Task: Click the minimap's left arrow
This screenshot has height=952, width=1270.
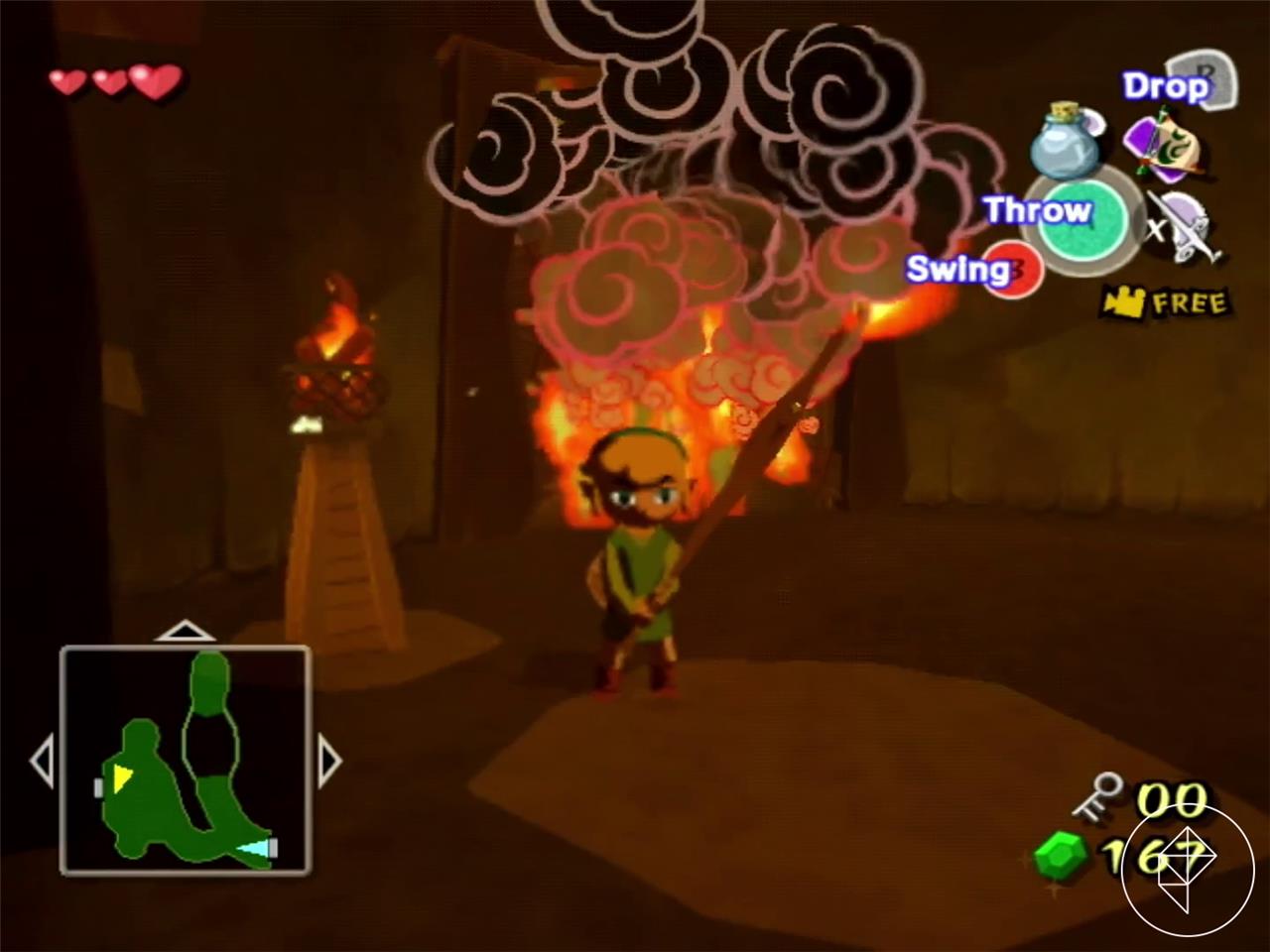Action: coord(45,760)
